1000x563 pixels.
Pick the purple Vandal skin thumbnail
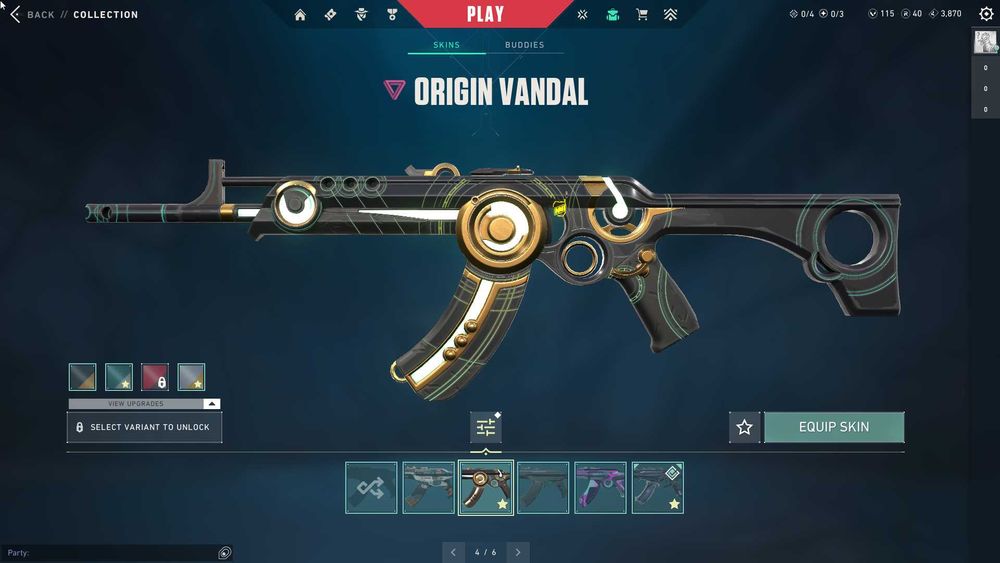(x=601, y=488)
